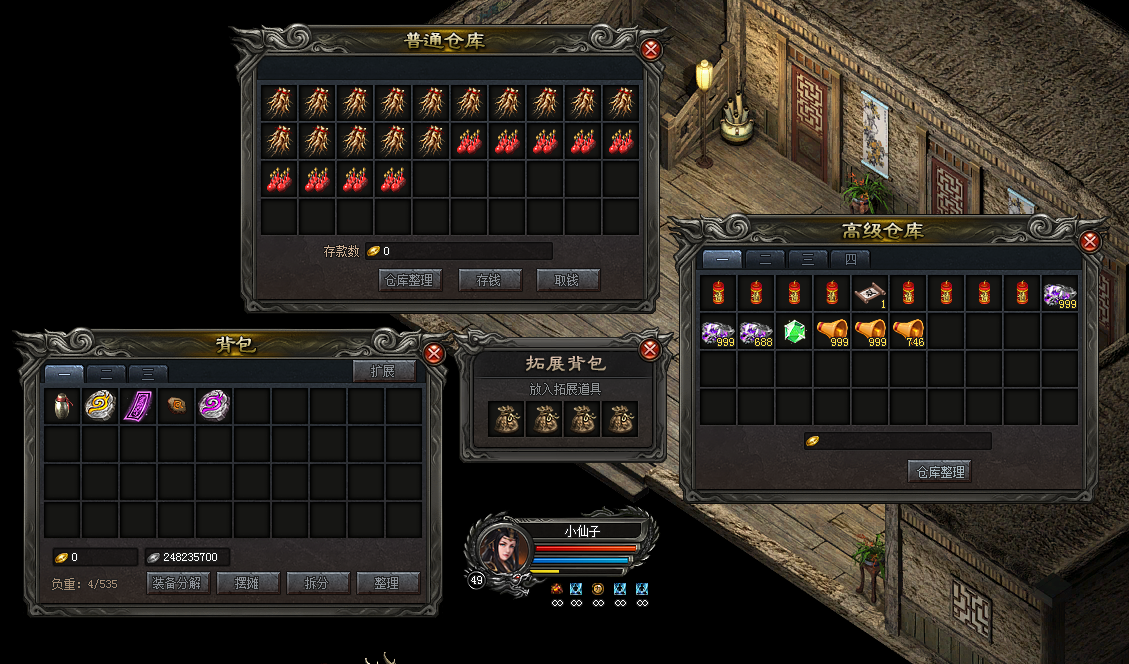Open the 扩展 backpack expansion button
The image size is (1129, 664).
[384, 372]
